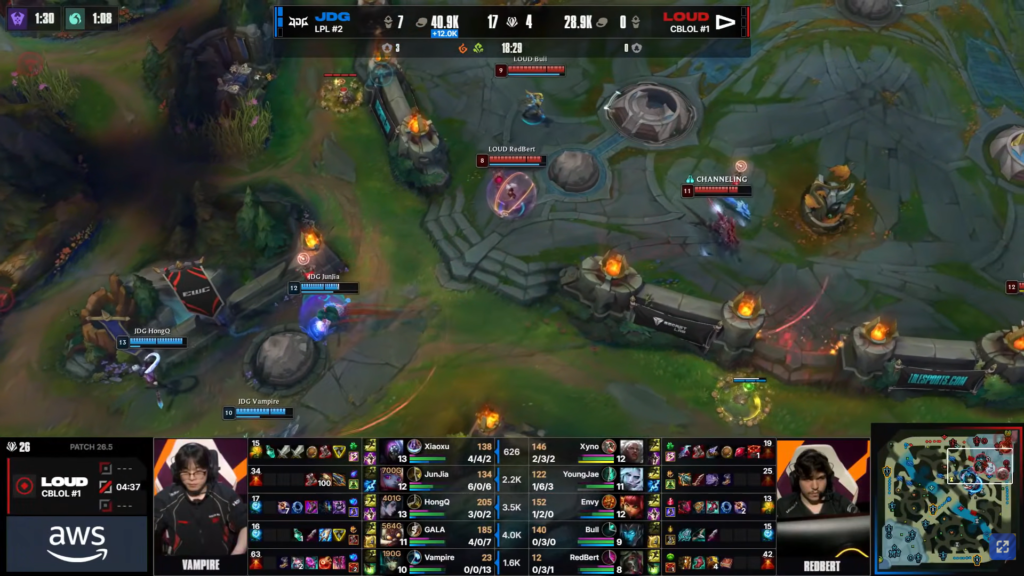Choose Envy's champion portrait
Viewport: 1024px width, 576px height.
(630, 503)
